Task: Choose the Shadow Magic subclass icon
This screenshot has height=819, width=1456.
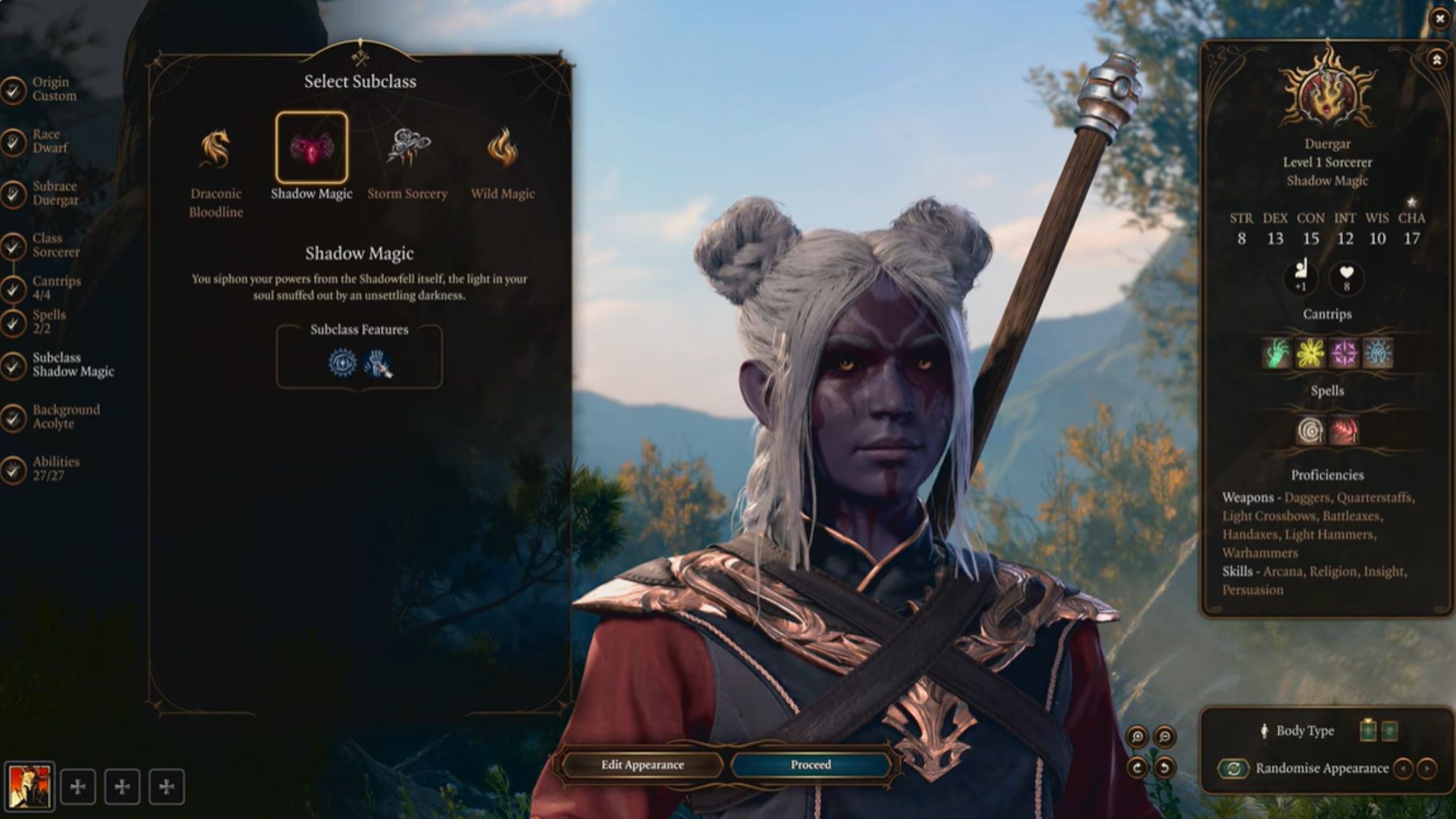Action: tap(311, 148)
